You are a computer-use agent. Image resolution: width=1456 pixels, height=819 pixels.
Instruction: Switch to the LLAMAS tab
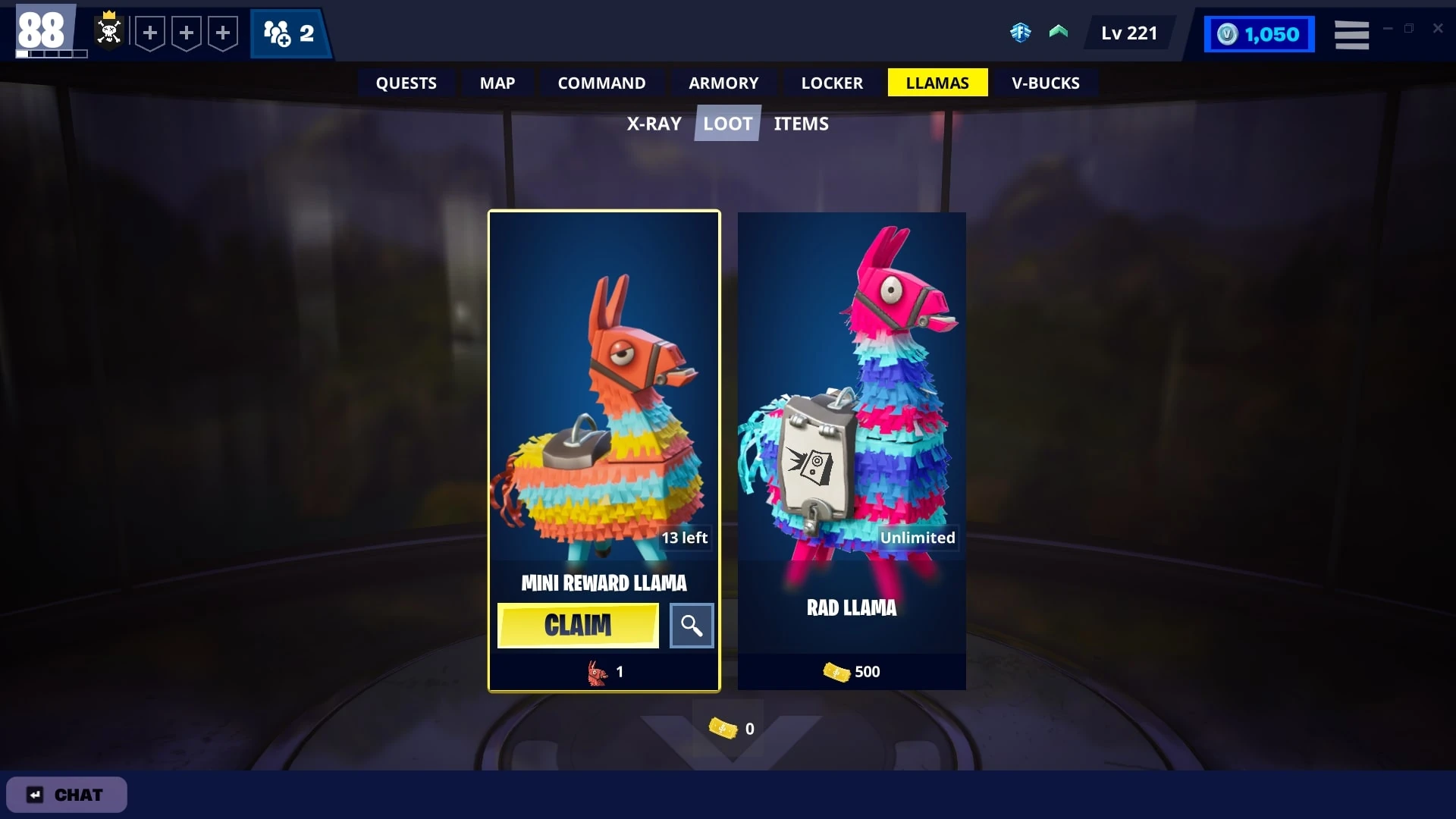point(937,83)
